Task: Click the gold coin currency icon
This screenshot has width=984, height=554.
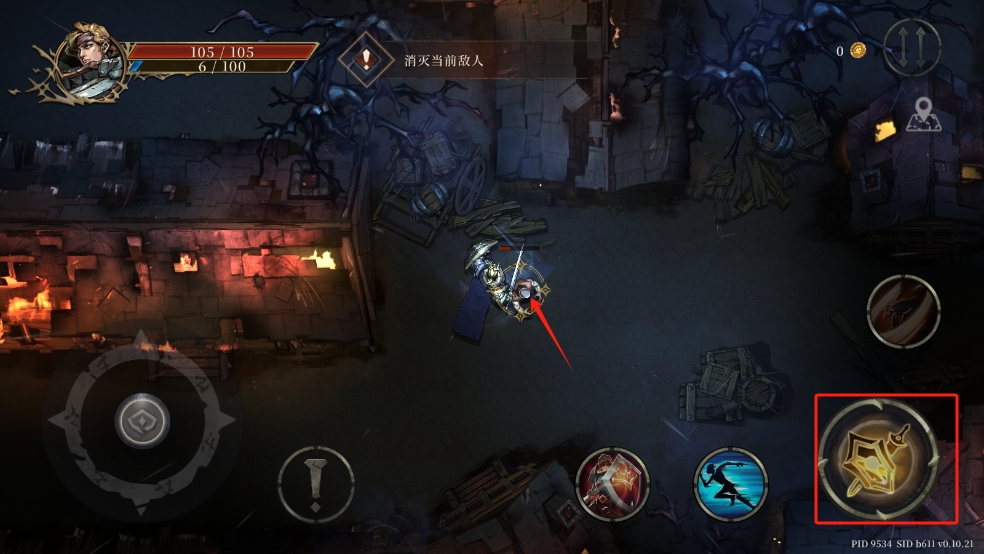Action: point(857,50)
